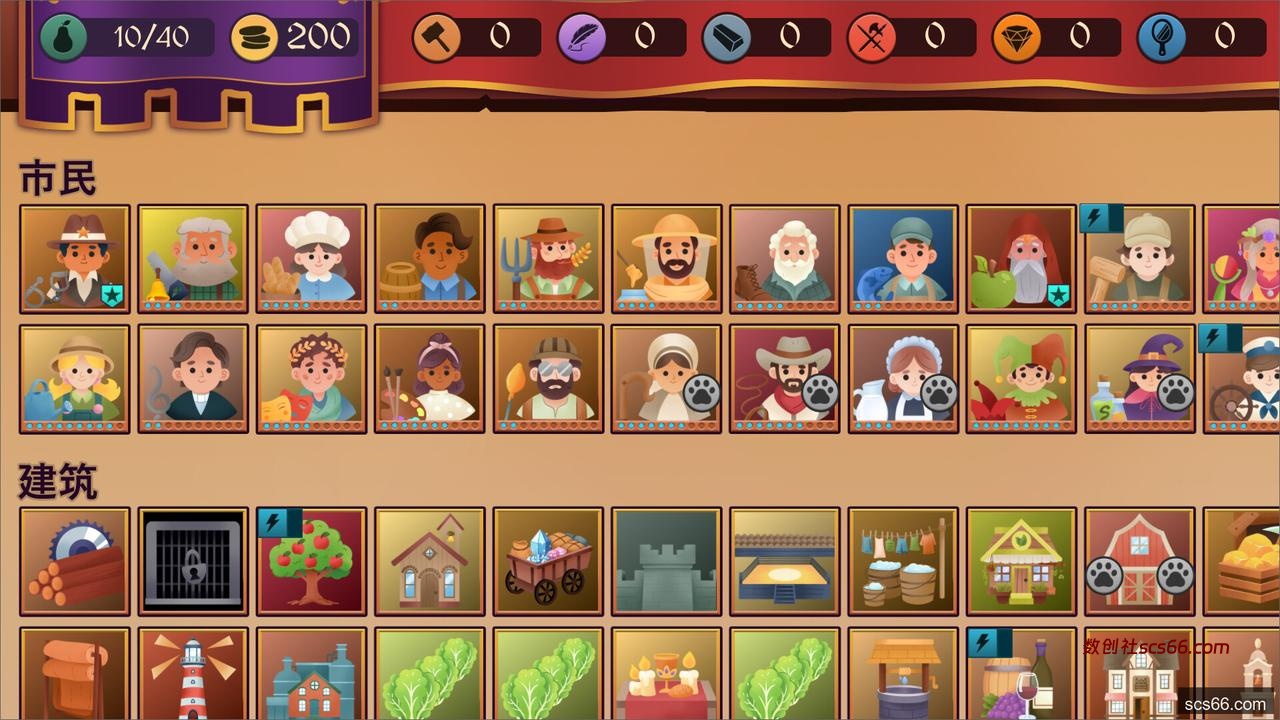The width and height of the screenshot is (1280, 720).
Task: Click the locked cage building tile
Action: 193,562
